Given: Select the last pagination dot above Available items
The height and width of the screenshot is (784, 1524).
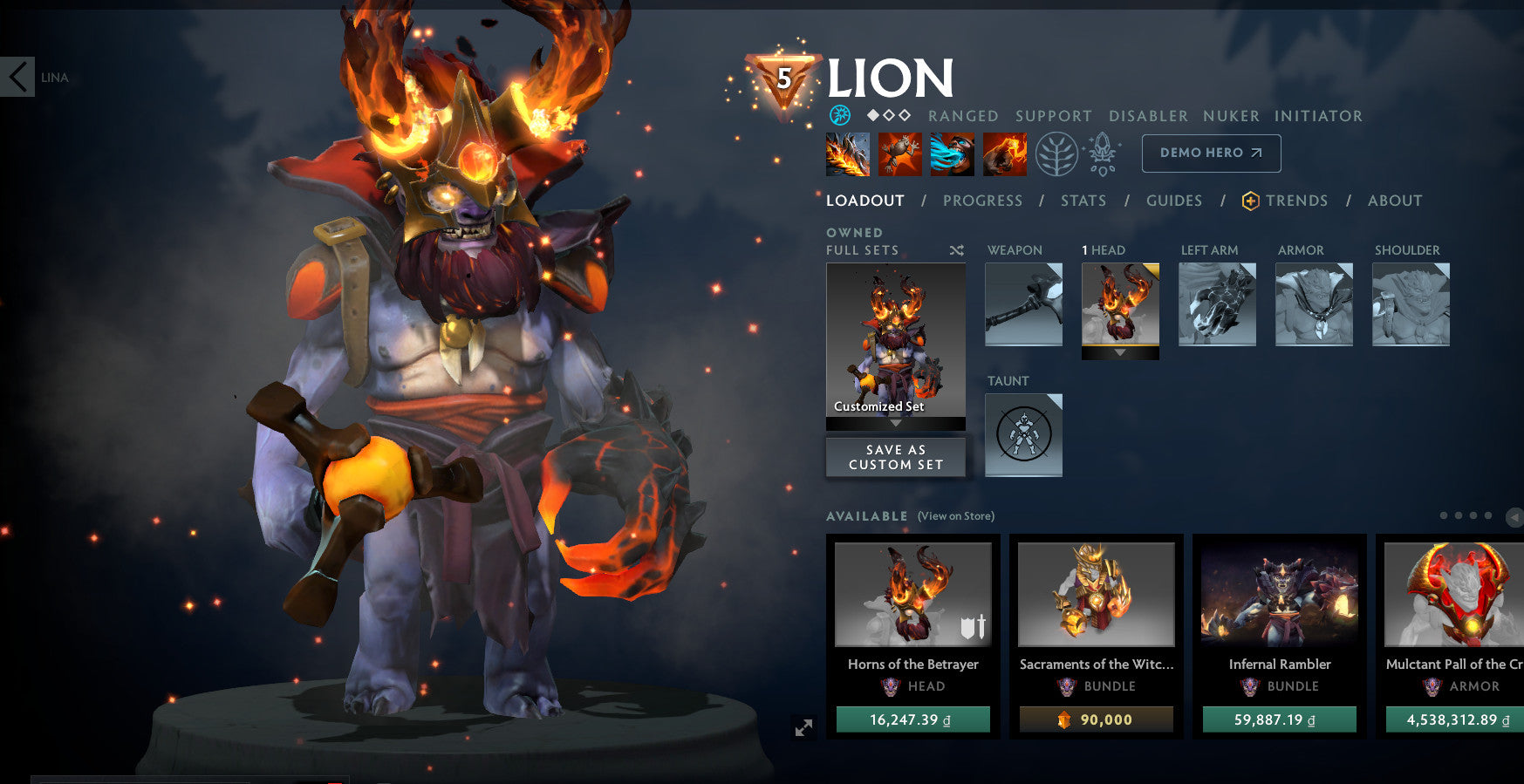Looking at the screenshot, I should 1488,515.
